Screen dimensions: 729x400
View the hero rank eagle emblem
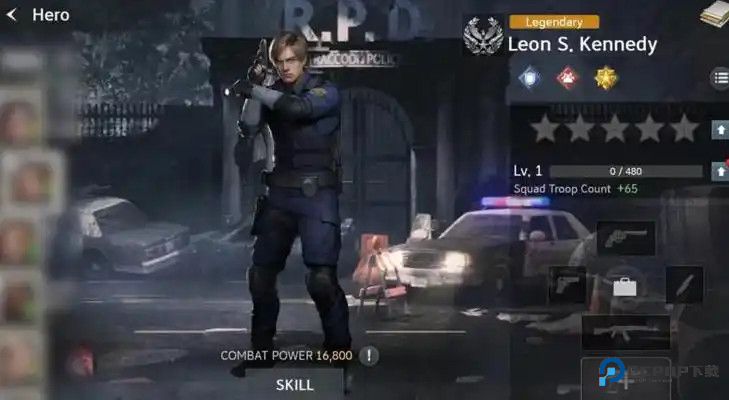(x=483, y=37)
